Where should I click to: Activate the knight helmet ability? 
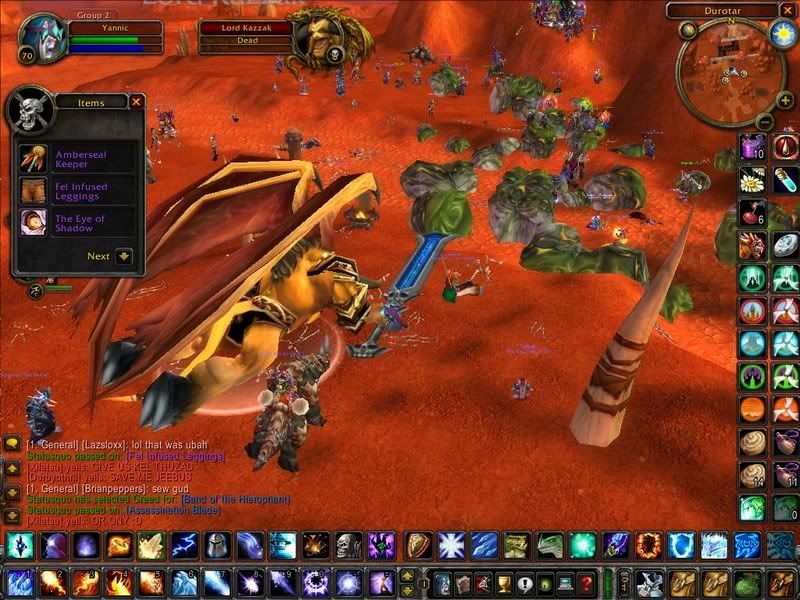(216, 546)
